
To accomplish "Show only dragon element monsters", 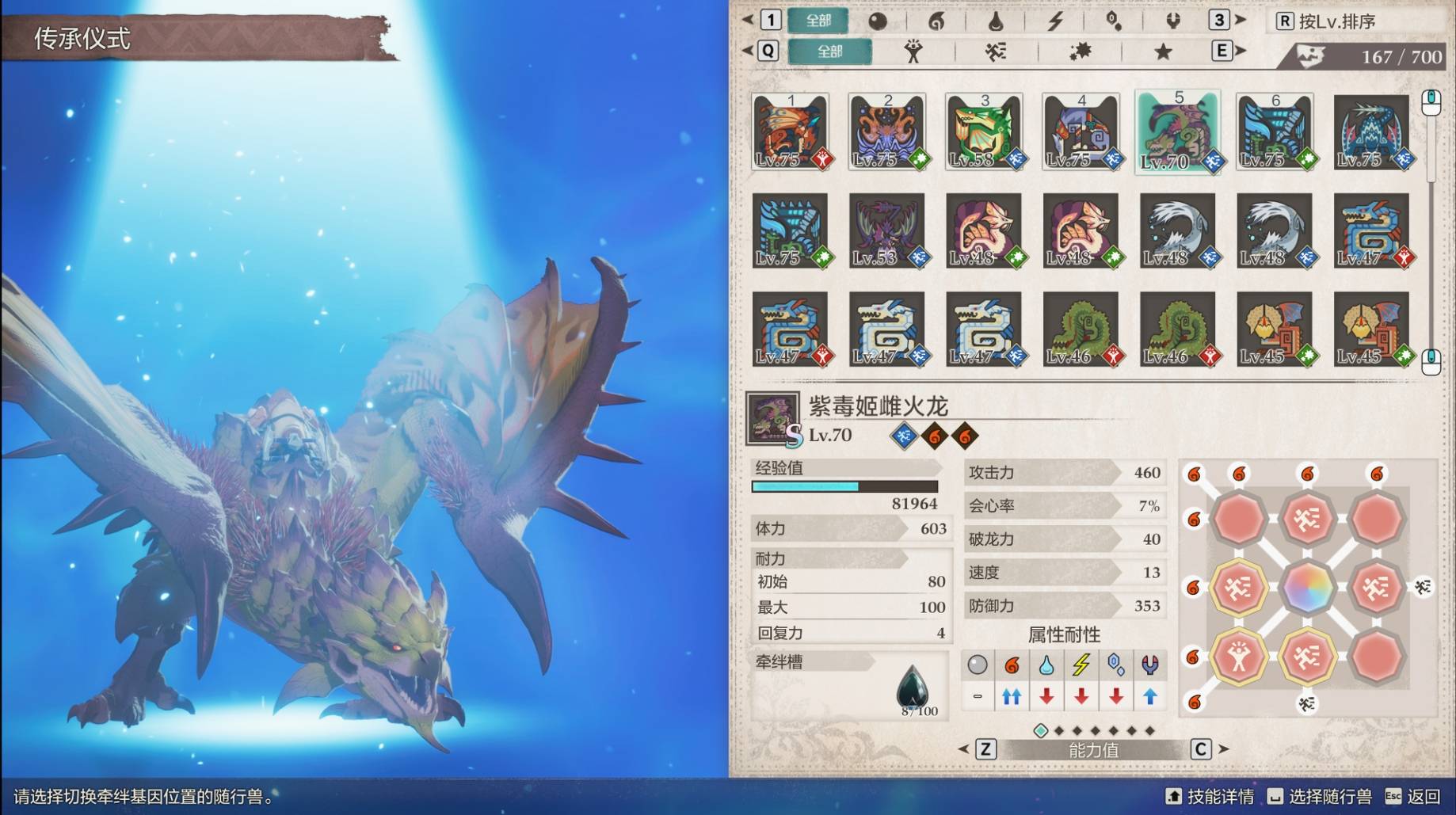I will tap(1173, 21).
